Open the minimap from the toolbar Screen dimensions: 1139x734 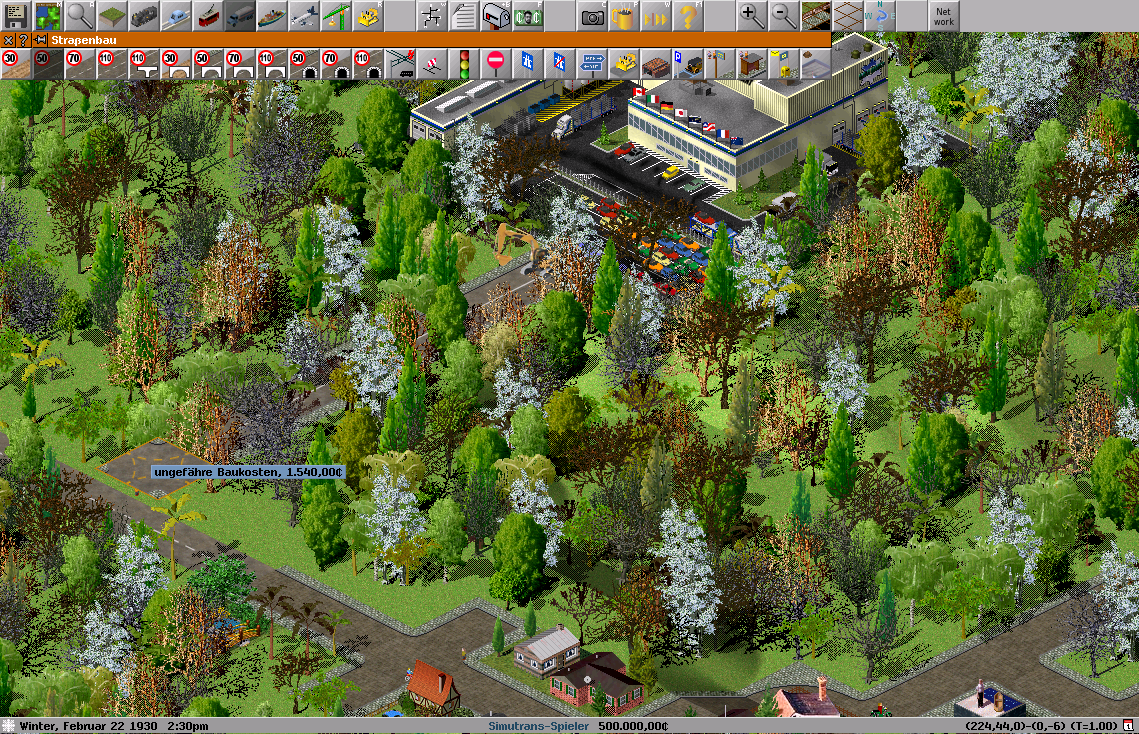pyautogui.click(x=47, y=16)
